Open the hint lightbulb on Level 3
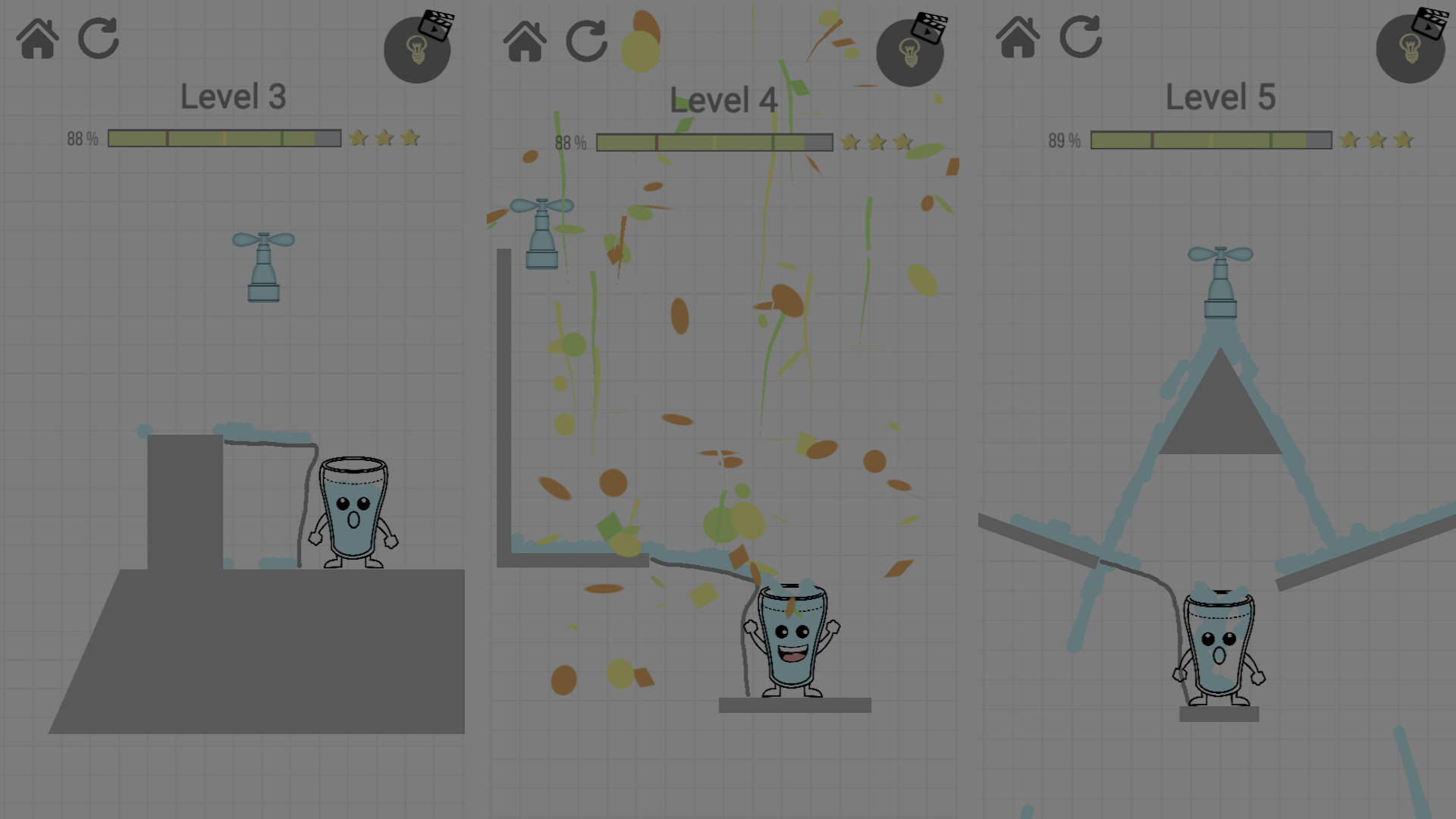This screenshot has height=819, width=1456. click(418, 49)
